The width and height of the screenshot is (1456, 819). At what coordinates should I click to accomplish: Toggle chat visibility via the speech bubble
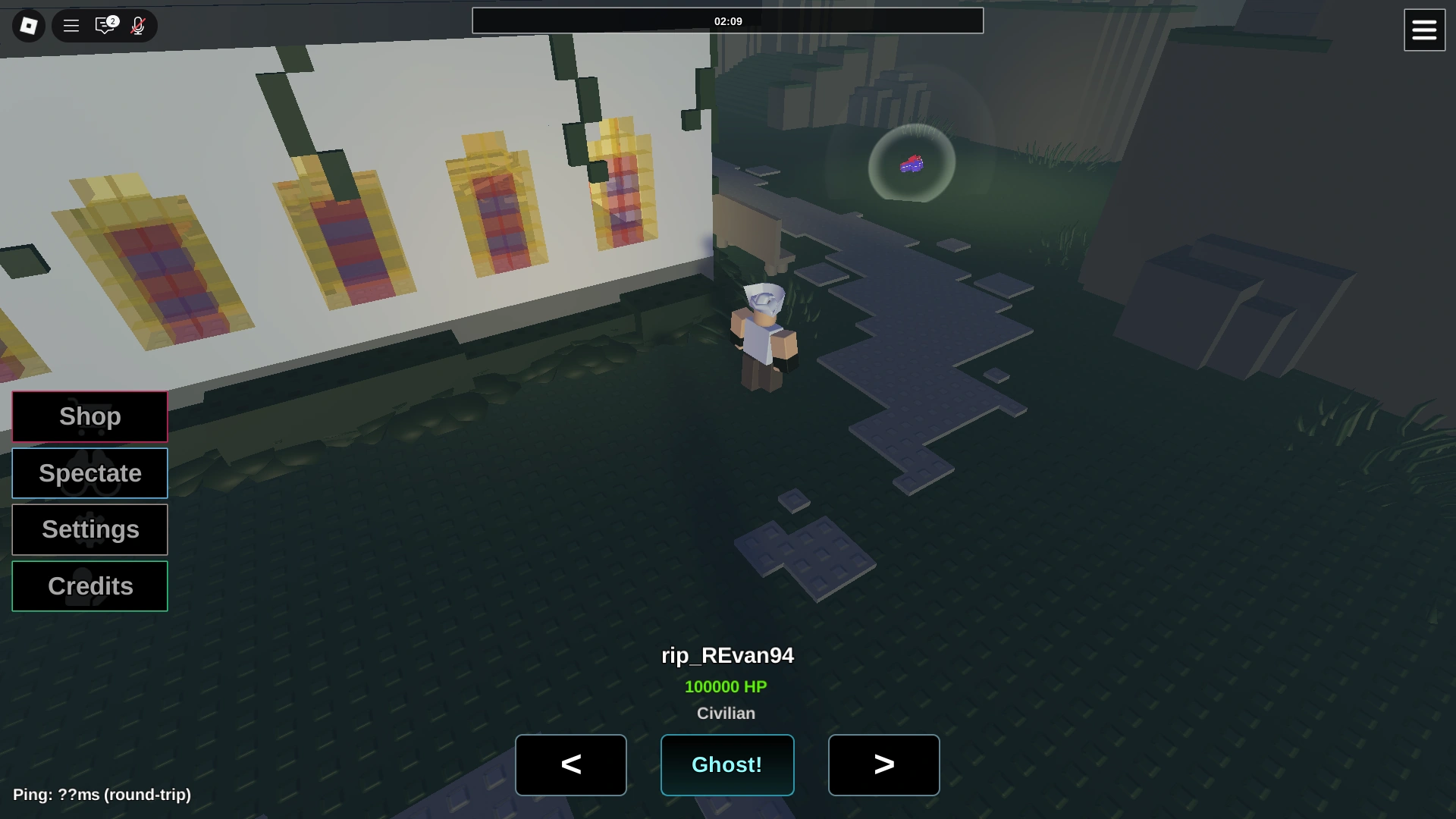[105, 25]
